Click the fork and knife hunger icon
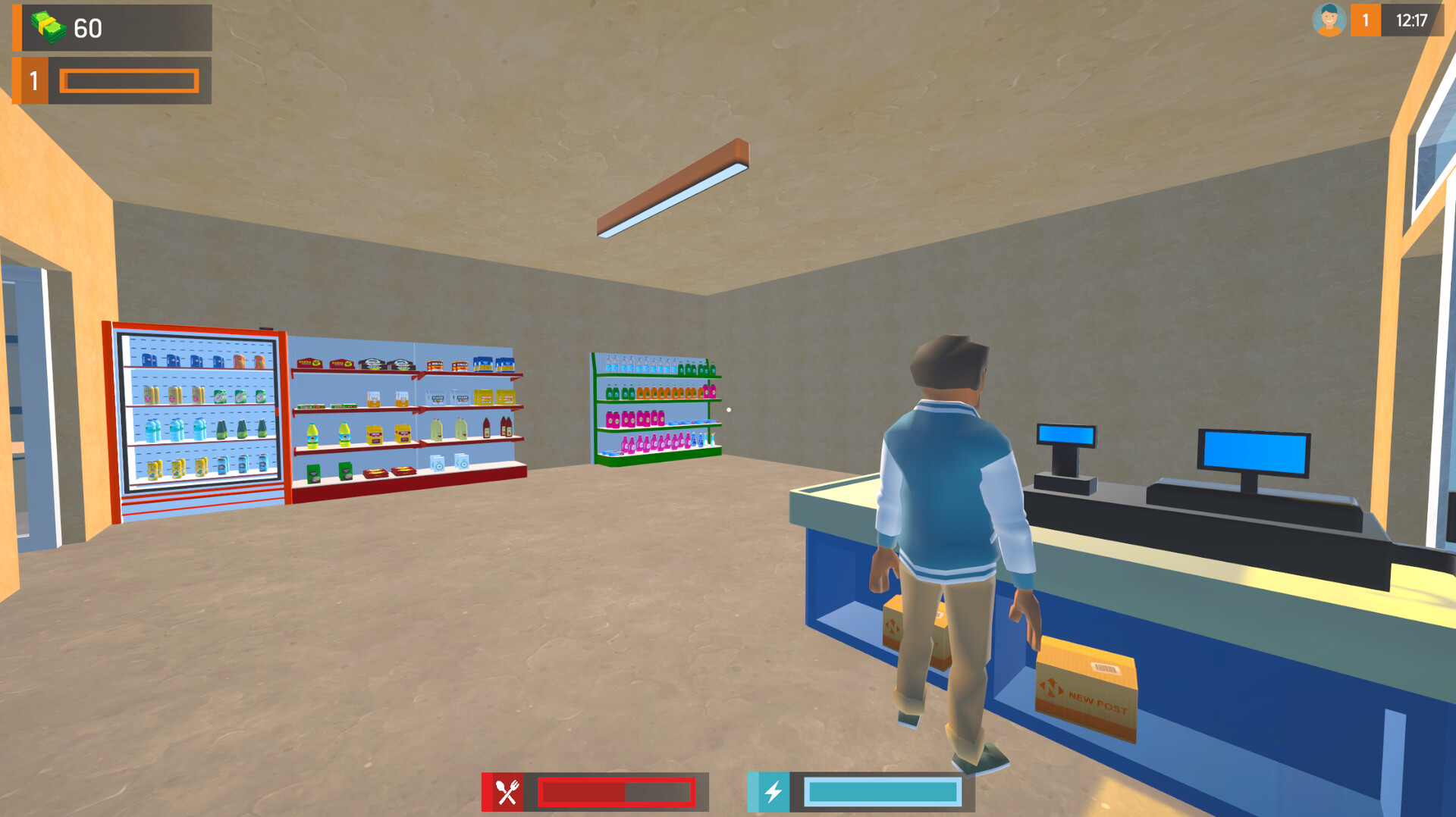The image size is (1456, 817). coord(507,790)
